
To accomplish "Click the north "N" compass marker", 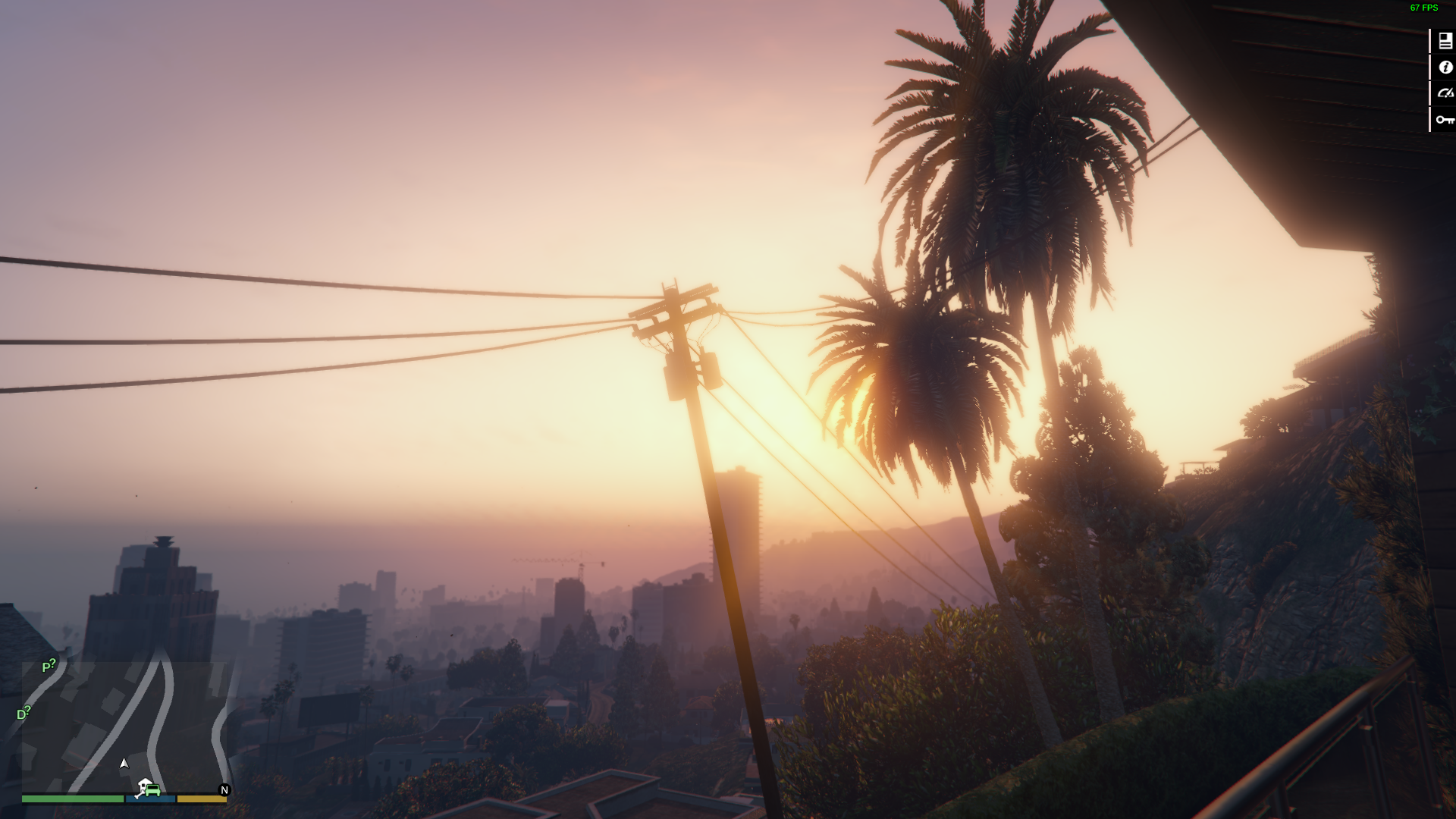I will pos(224,790).
